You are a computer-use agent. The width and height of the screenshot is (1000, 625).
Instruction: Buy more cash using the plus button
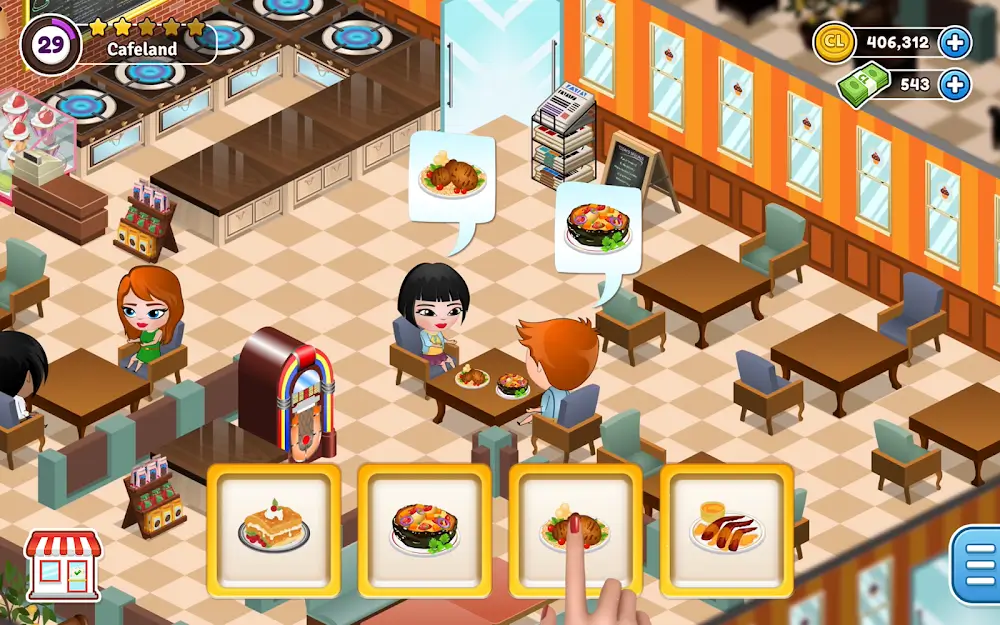[955, 84]
